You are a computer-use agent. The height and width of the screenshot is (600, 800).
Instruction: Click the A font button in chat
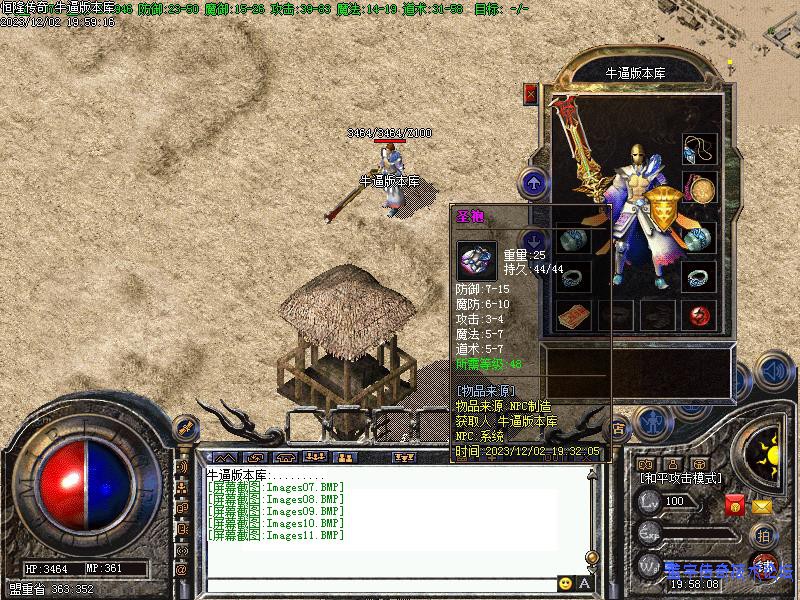(585, 583)
